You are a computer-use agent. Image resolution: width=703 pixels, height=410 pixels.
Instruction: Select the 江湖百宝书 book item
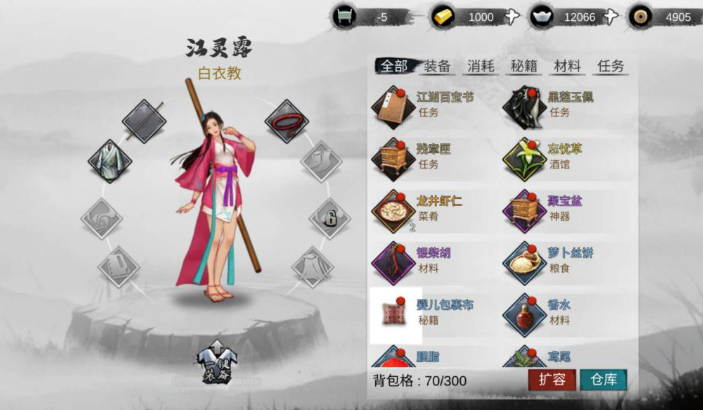tap(395, 104)
